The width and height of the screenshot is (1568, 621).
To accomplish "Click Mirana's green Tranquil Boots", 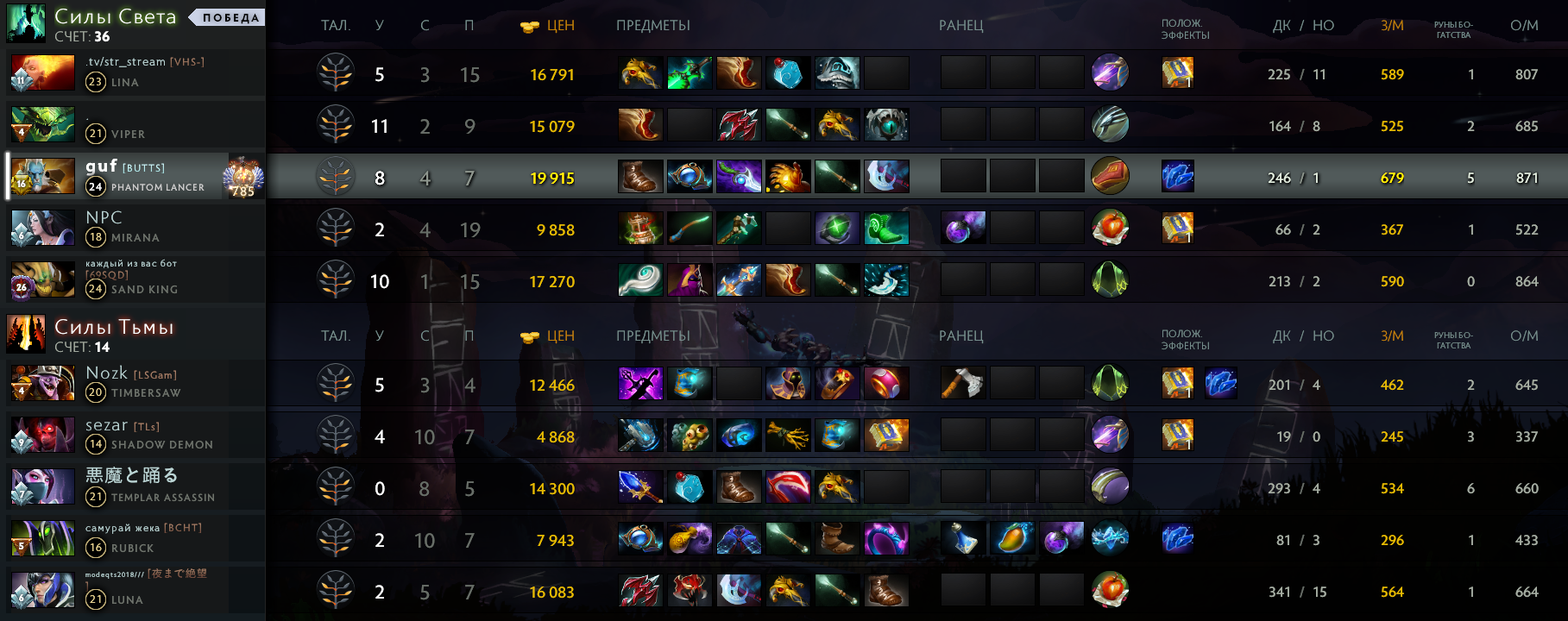I will 886,229.
